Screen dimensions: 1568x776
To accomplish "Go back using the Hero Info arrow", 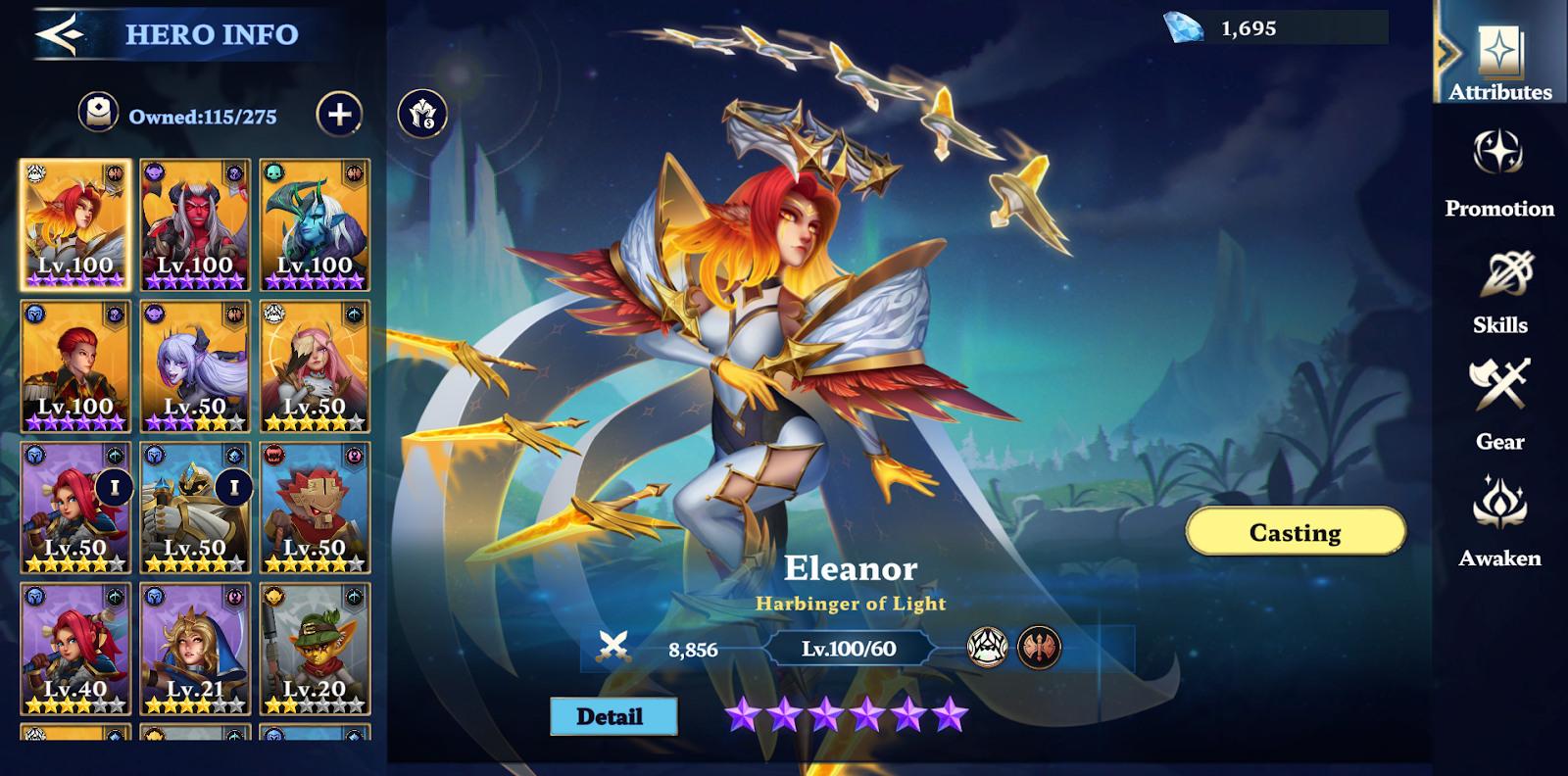I will pyautogui.click(x=59, y=35).
